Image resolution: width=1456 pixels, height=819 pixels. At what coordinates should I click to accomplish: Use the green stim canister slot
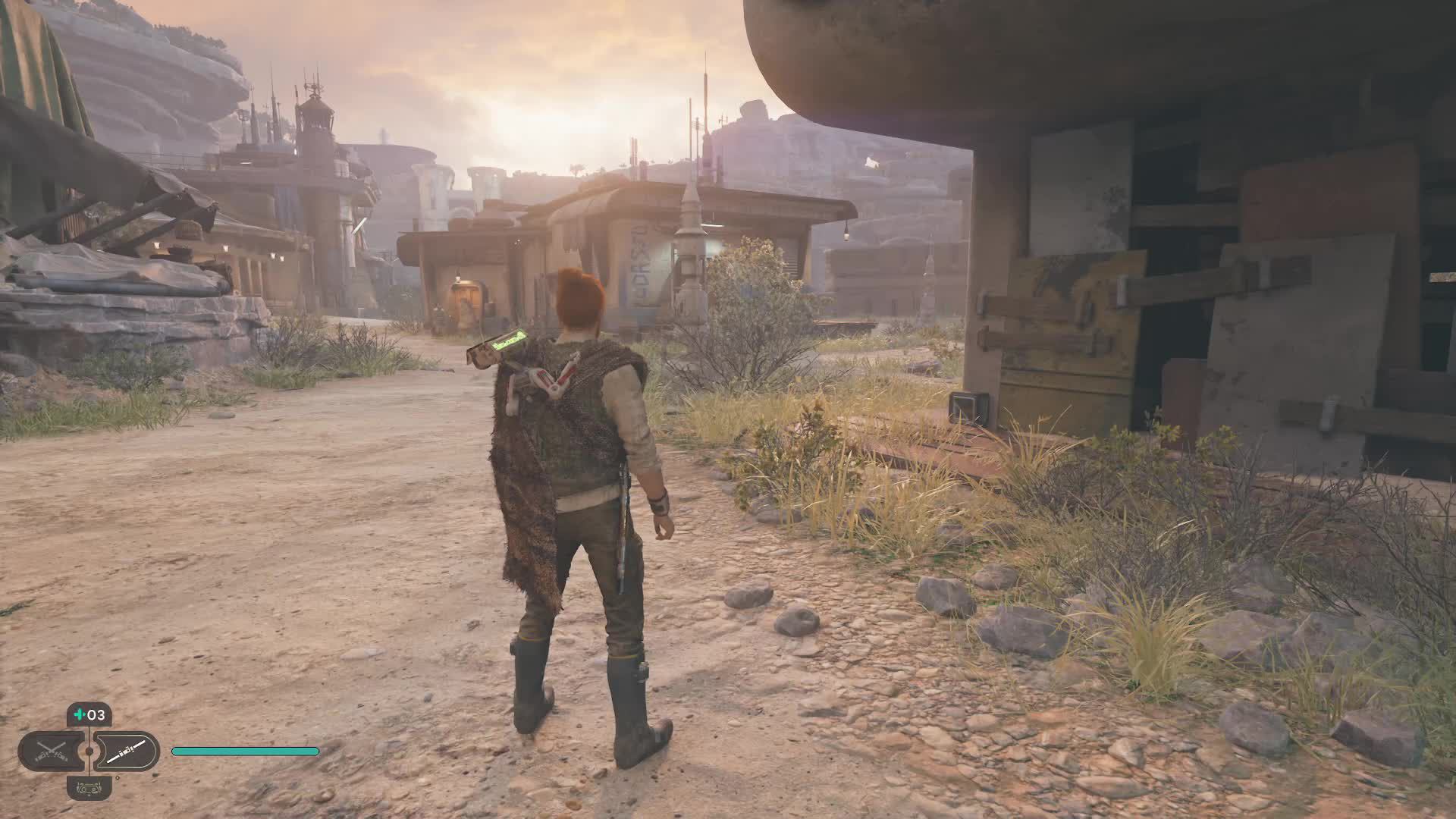[x=89, y=714]
